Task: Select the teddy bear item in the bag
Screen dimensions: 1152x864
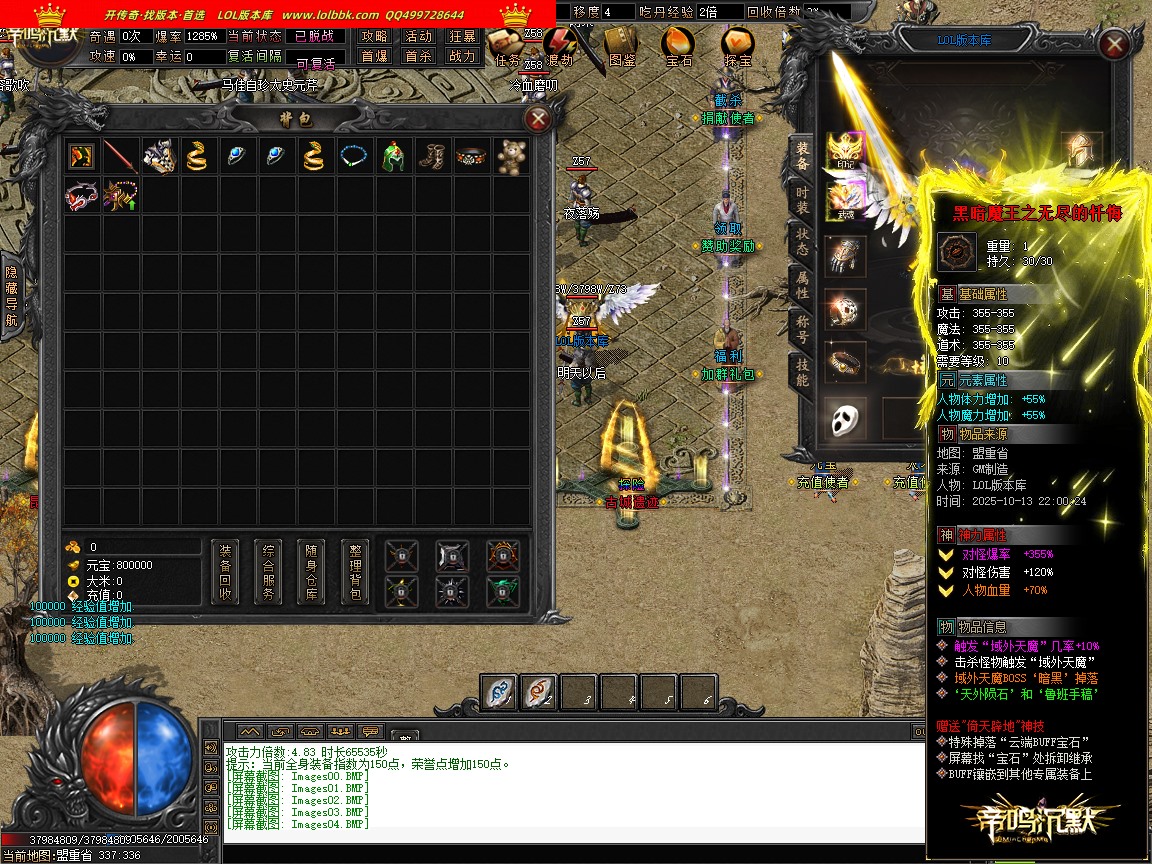Action: [x=513, y=157]
